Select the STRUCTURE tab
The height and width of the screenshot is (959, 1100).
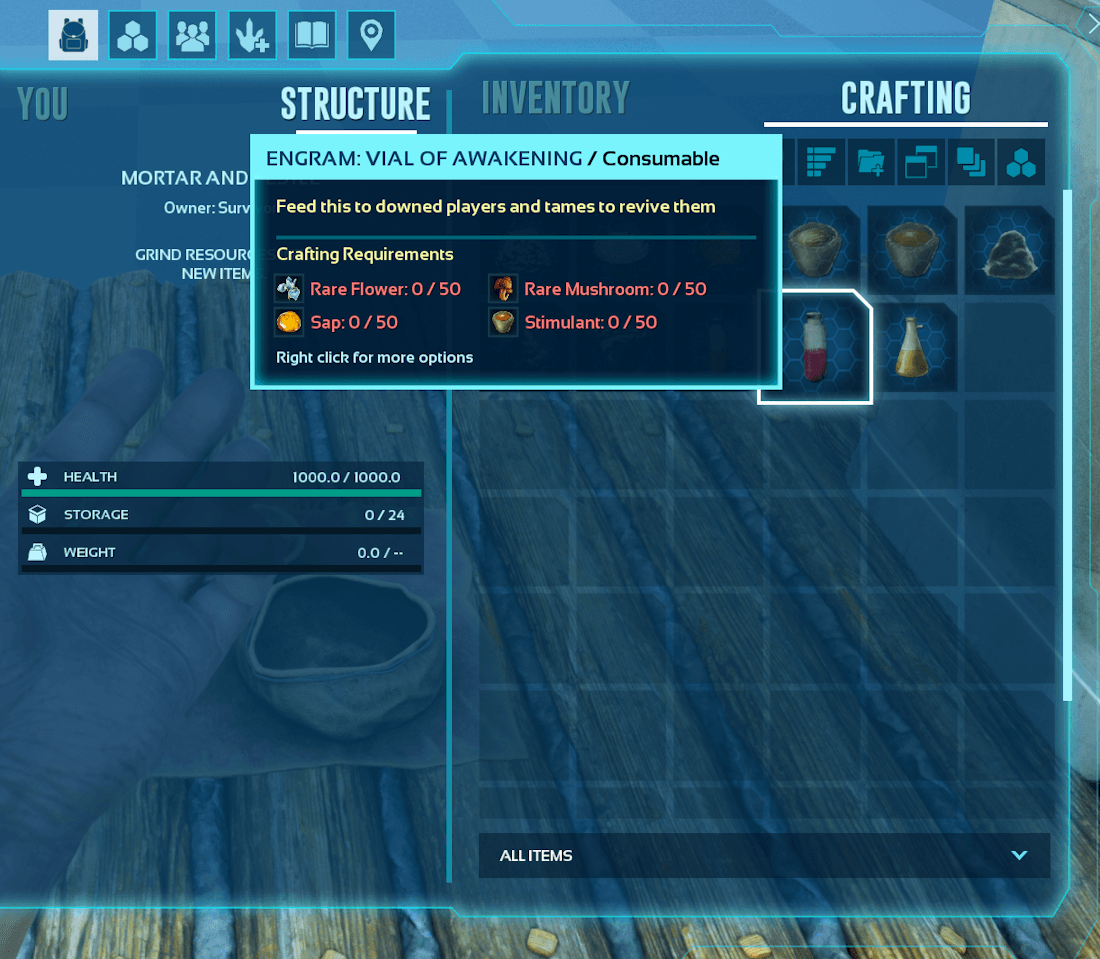[355, 104]
